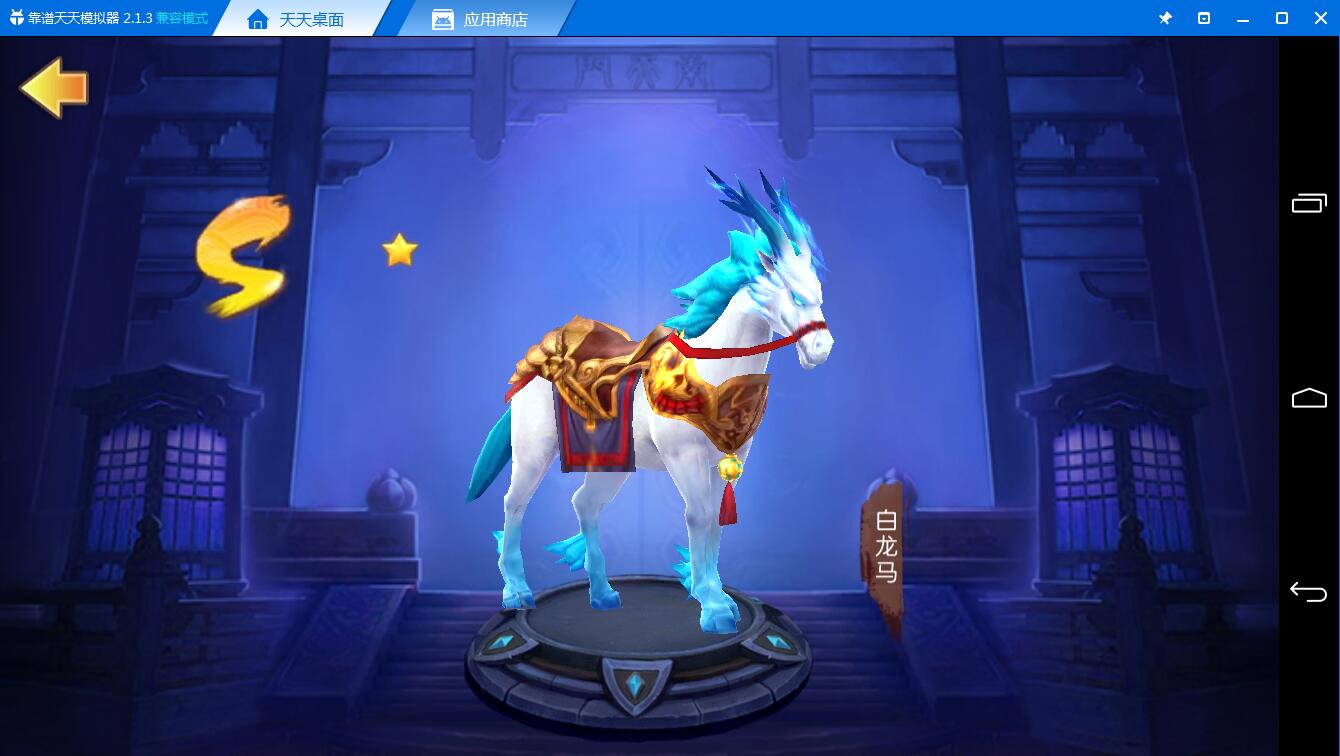Open the 应用商店 tab
The height and width of the screenshot is (756, 1340).
(x=480, y=19)
